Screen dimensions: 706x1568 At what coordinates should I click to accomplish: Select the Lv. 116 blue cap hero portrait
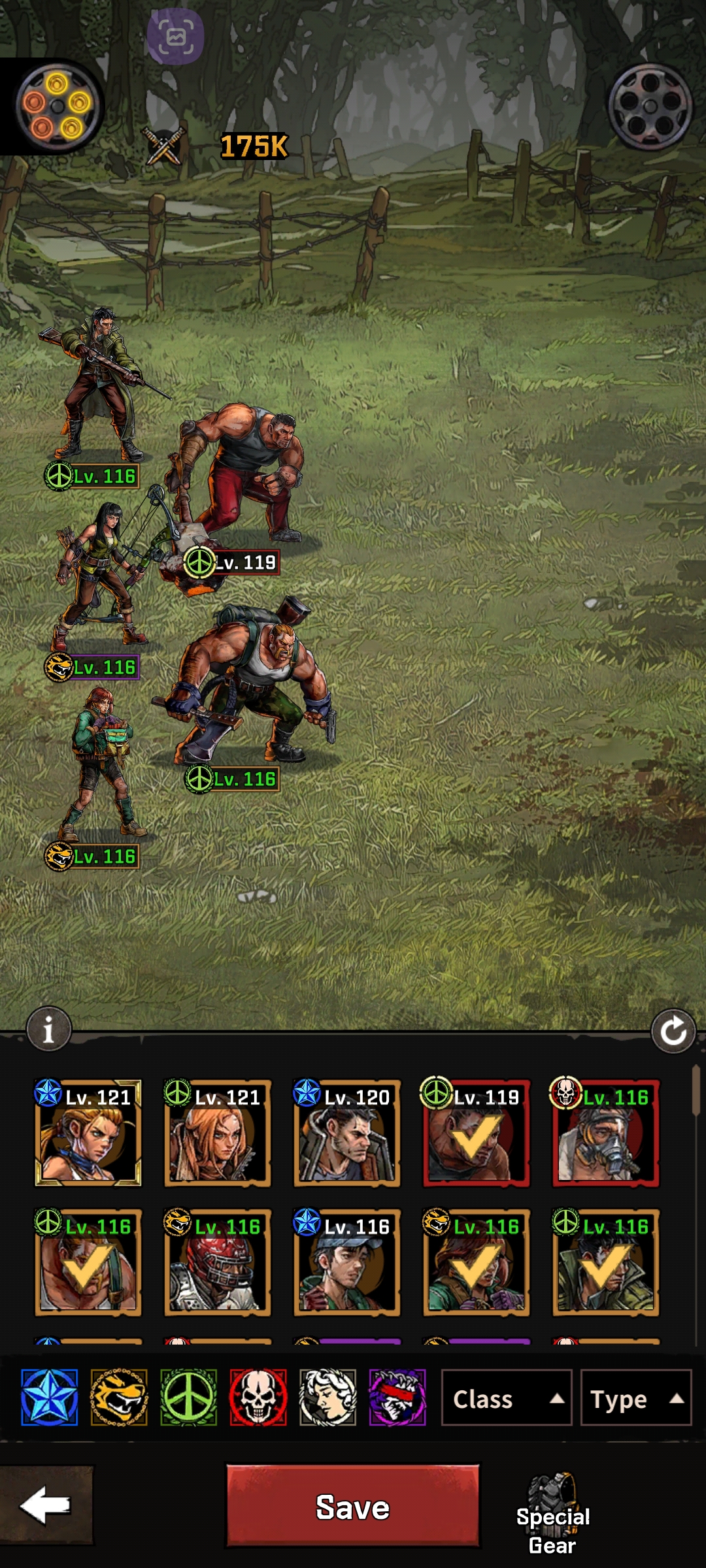coord(347,1262)
